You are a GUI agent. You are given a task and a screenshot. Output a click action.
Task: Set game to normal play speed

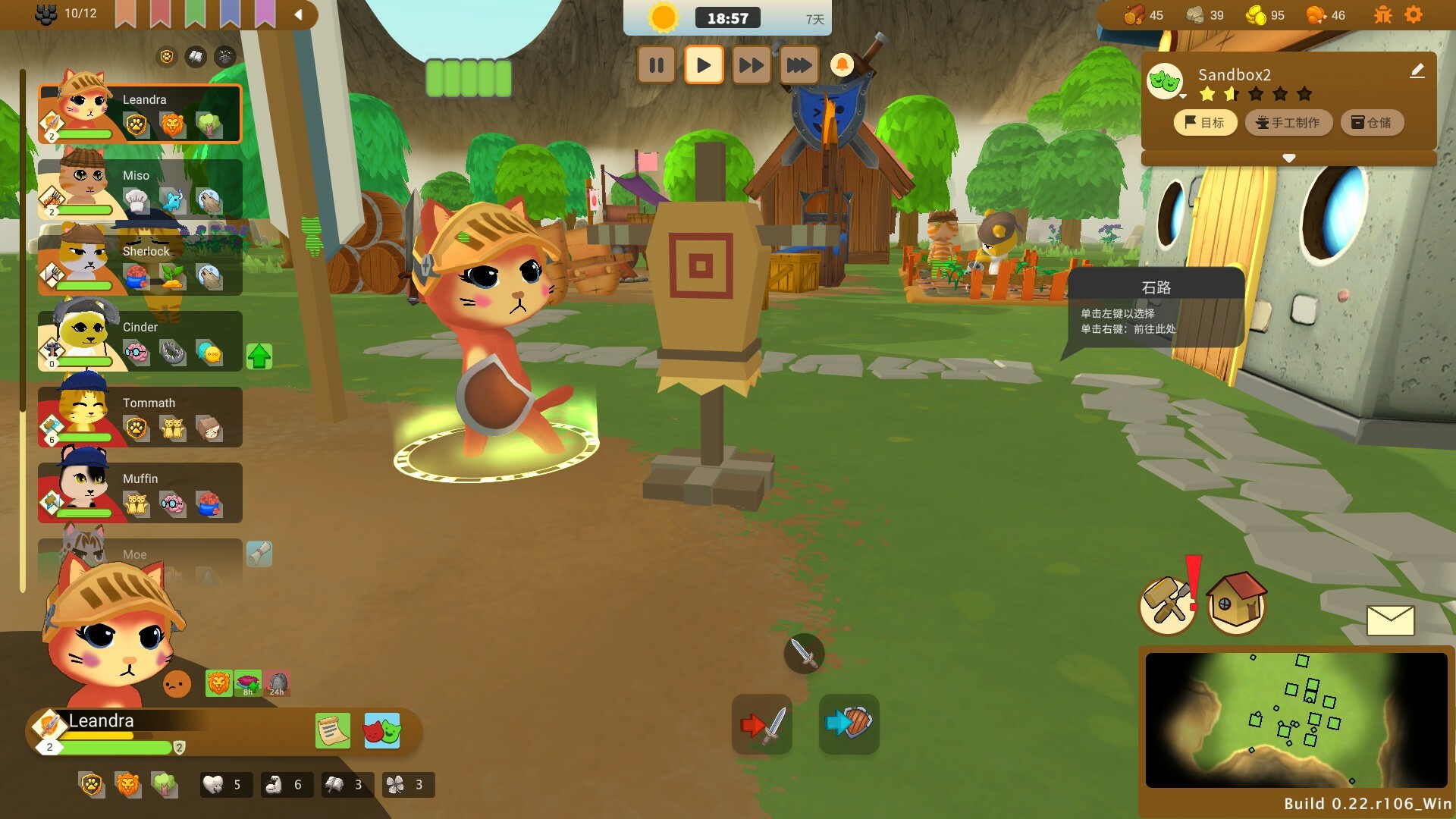click(x=704, y=65)
